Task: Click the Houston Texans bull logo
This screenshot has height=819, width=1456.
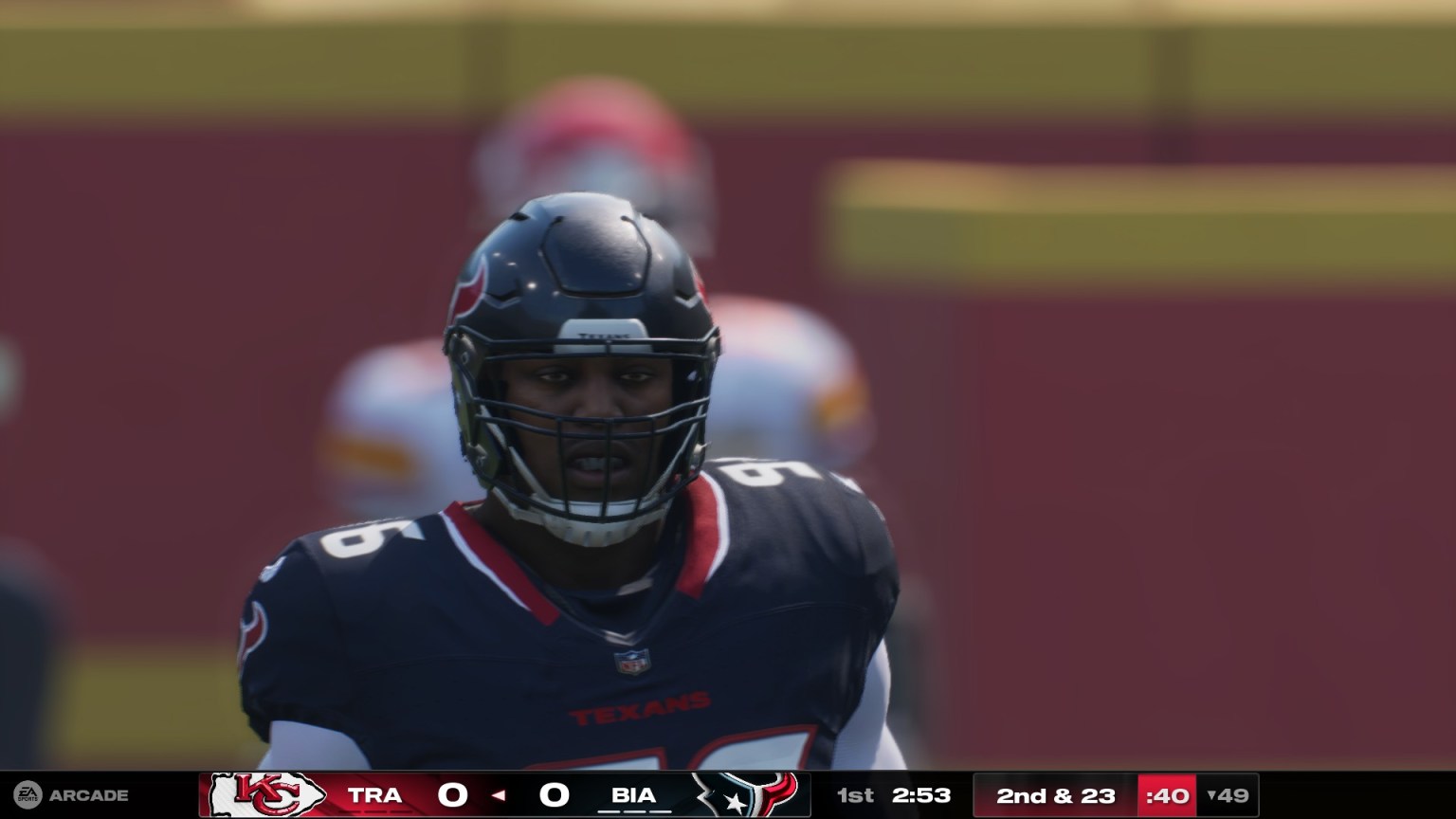Action: 752,795
